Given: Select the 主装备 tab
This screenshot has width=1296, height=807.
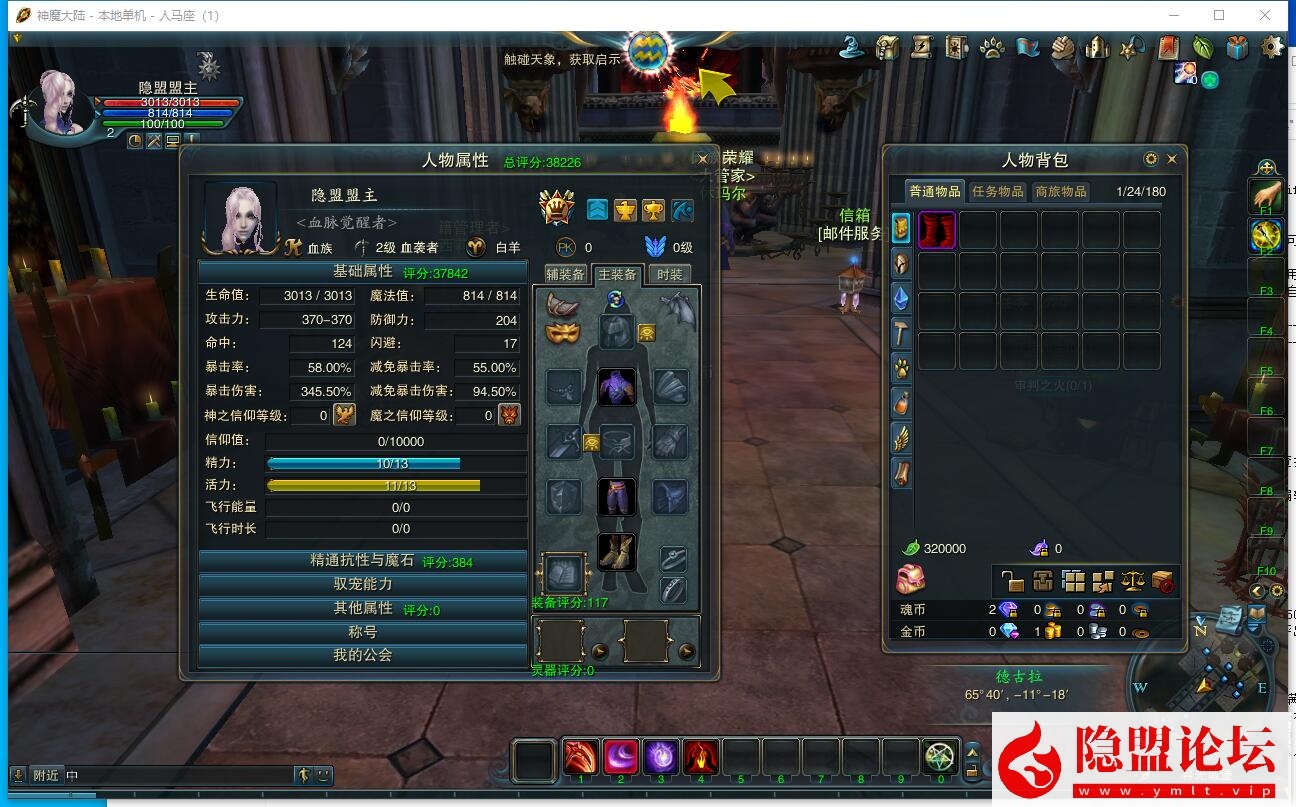Looking at the screenshot, I should 617,275.
